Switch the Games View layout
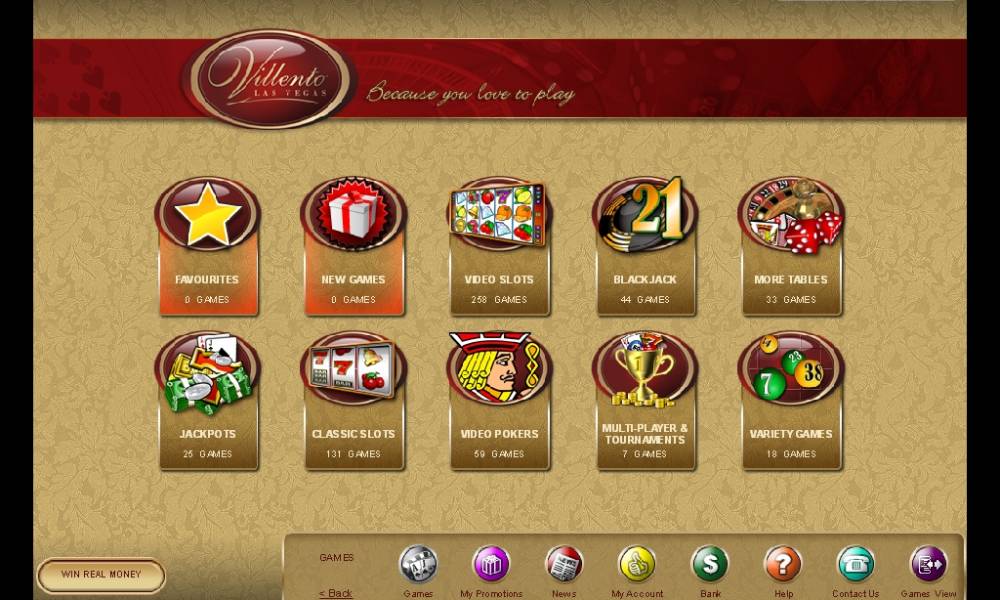Screen dimensions: 1000x600 (929, 565)
